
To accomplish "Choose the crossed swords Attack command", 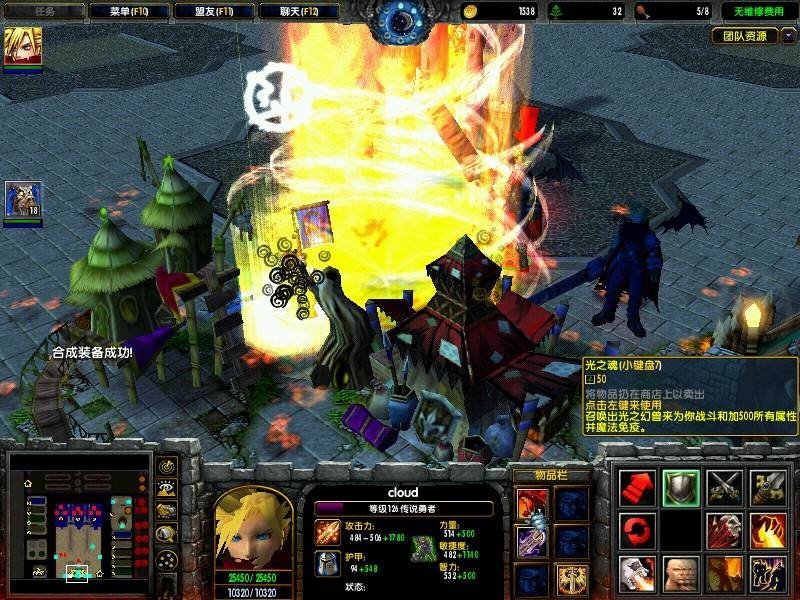I will 724,487.
